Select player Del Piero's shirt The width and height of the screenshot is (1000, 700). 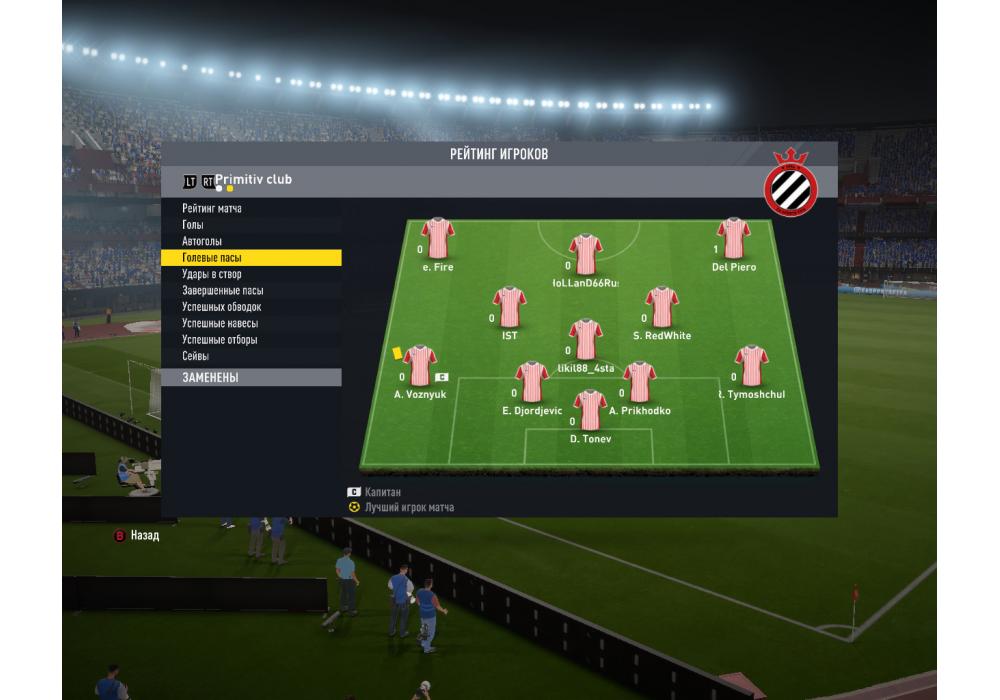pyautogui.click(x=734, y=239)
